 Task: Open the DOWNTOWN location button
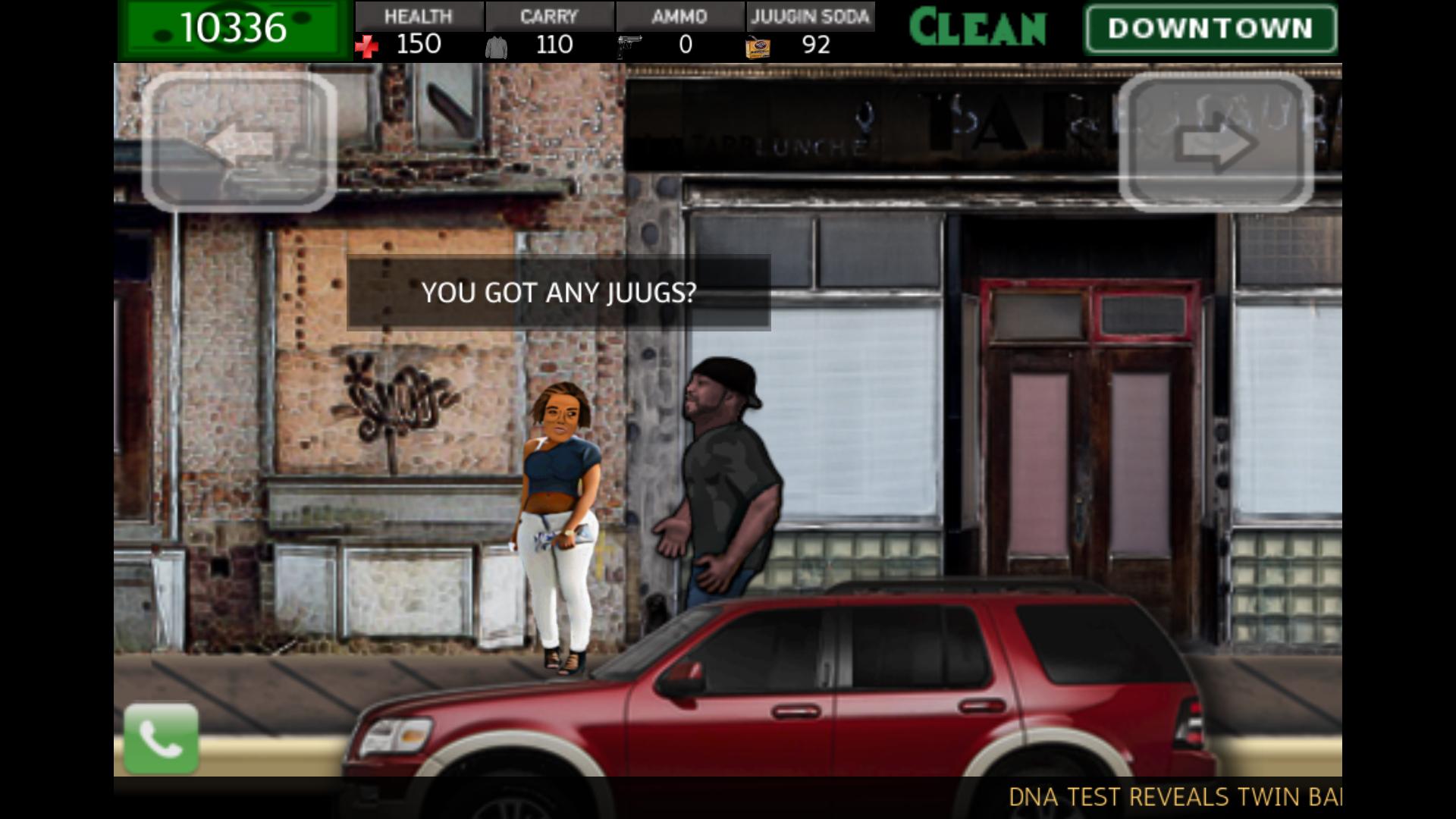click(1209, 29)
